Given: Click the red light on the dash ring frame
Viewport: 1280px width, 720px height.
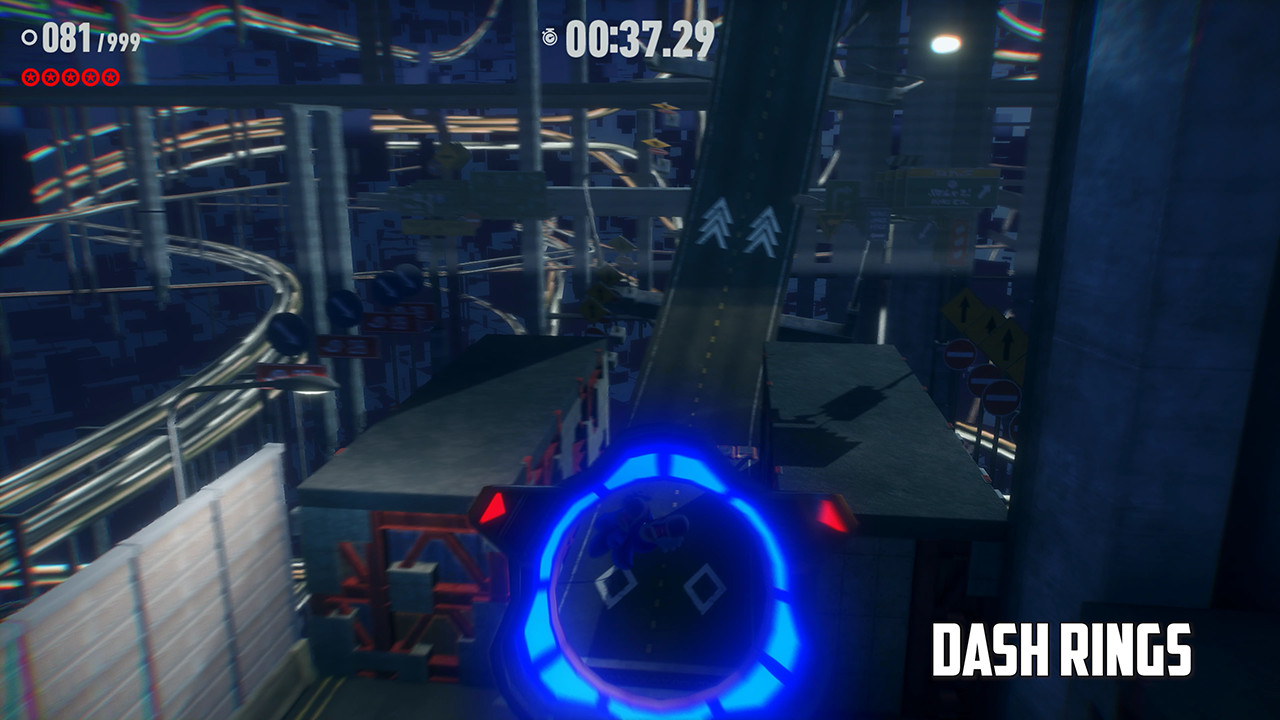Looking at the screenshot, I should 492,507.
